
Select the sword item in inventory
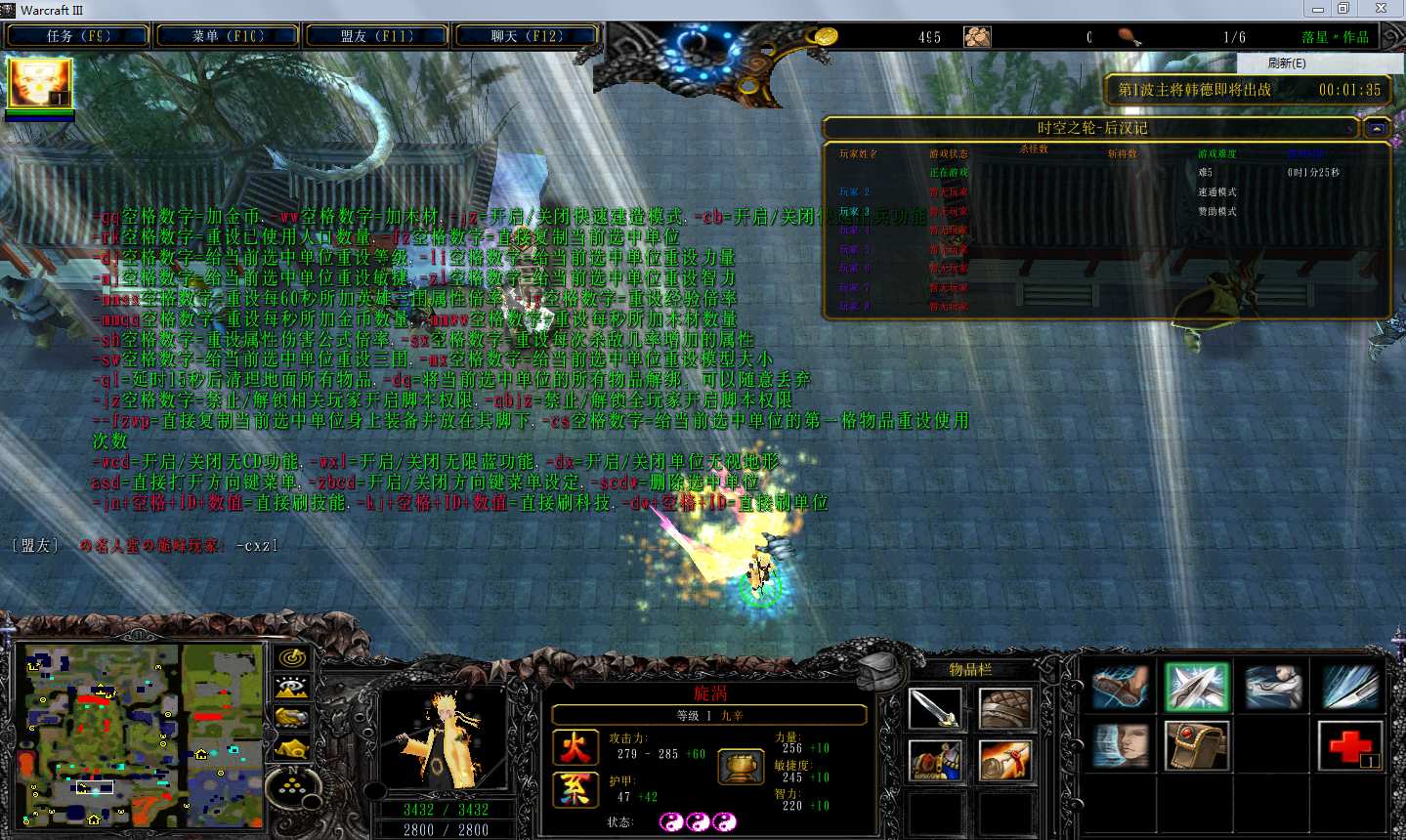935,708
